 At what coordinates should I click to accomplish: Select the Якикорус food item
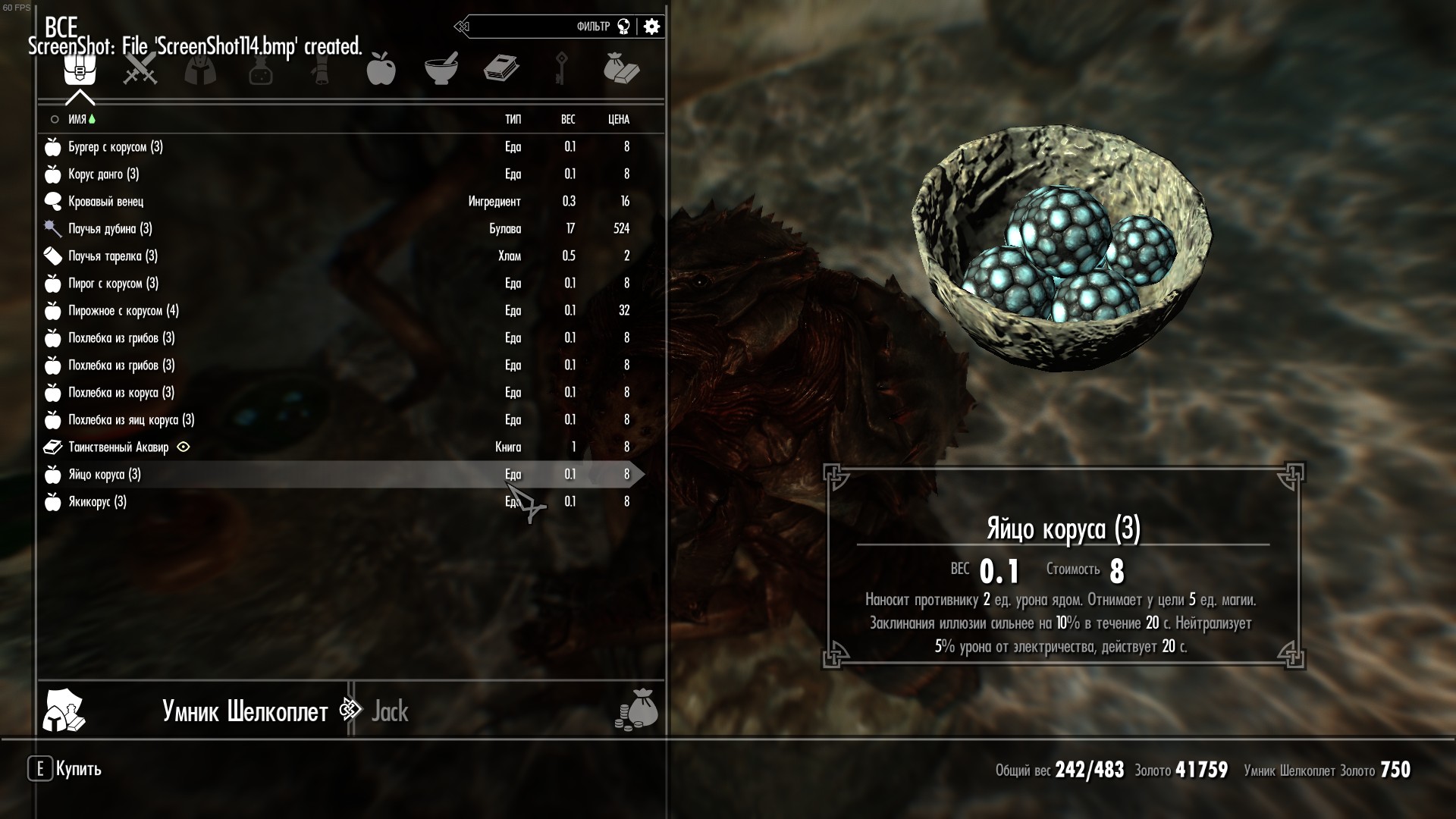coord(97,502)
